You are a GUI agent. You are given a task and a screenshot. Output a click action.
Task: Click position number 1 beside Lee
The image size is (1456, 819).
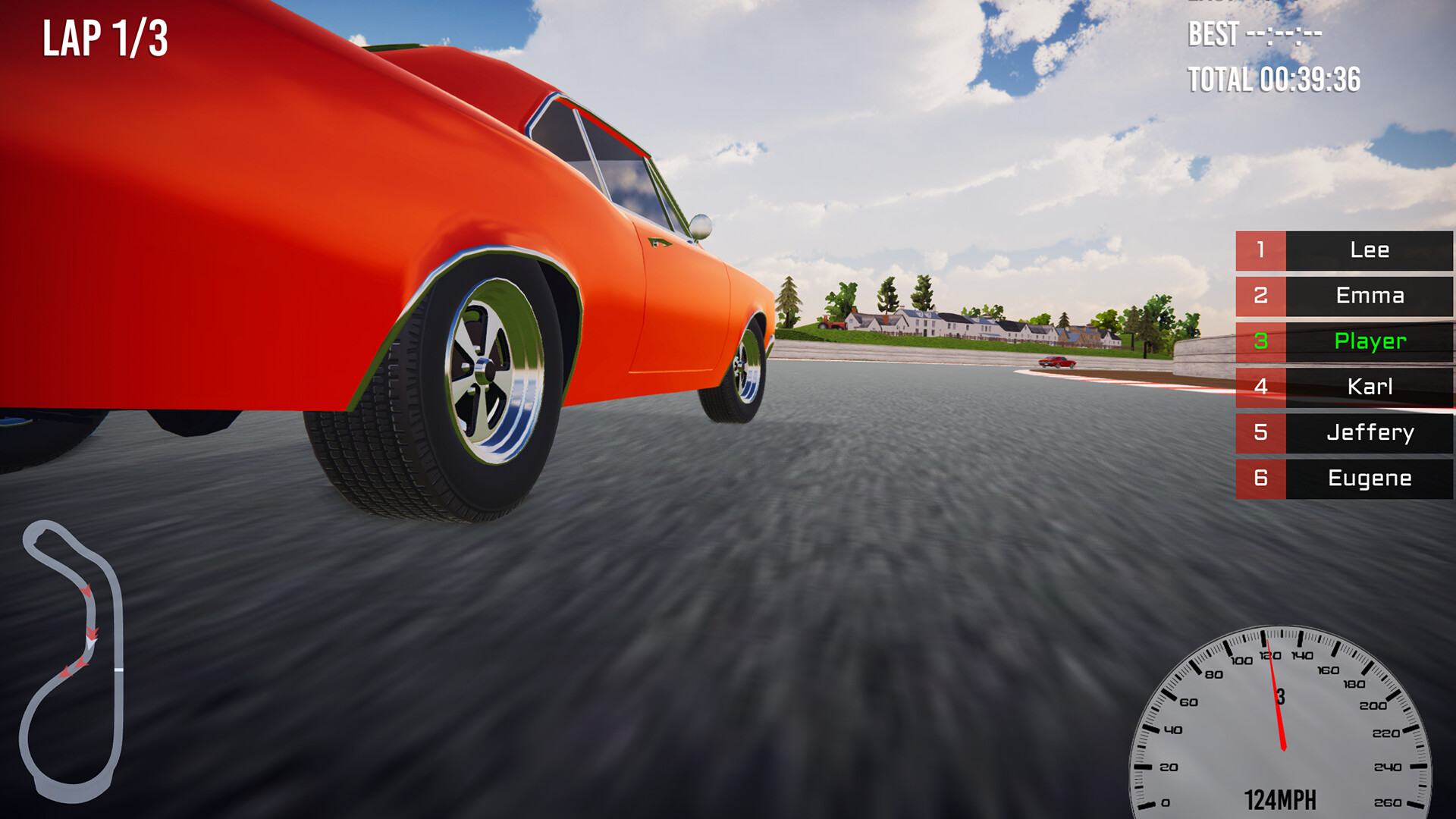[1260, 251]
